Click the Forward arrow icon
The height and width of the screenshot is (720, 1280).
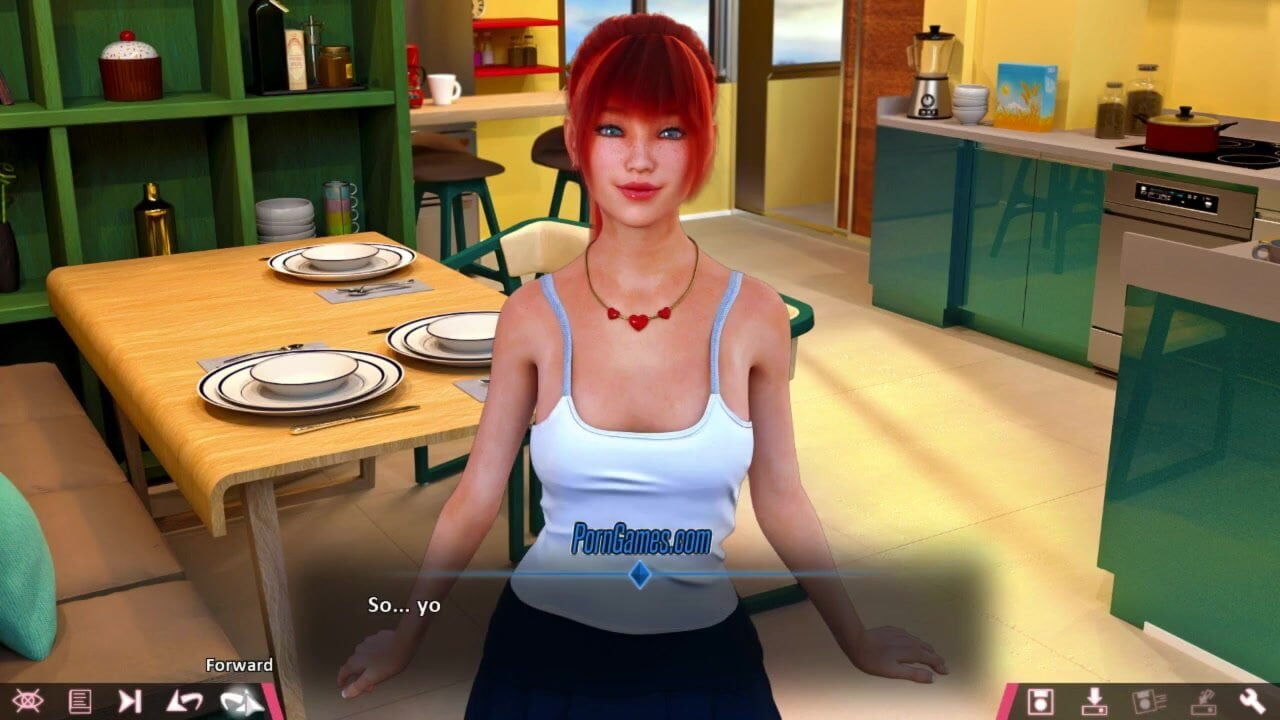[240, 701]
